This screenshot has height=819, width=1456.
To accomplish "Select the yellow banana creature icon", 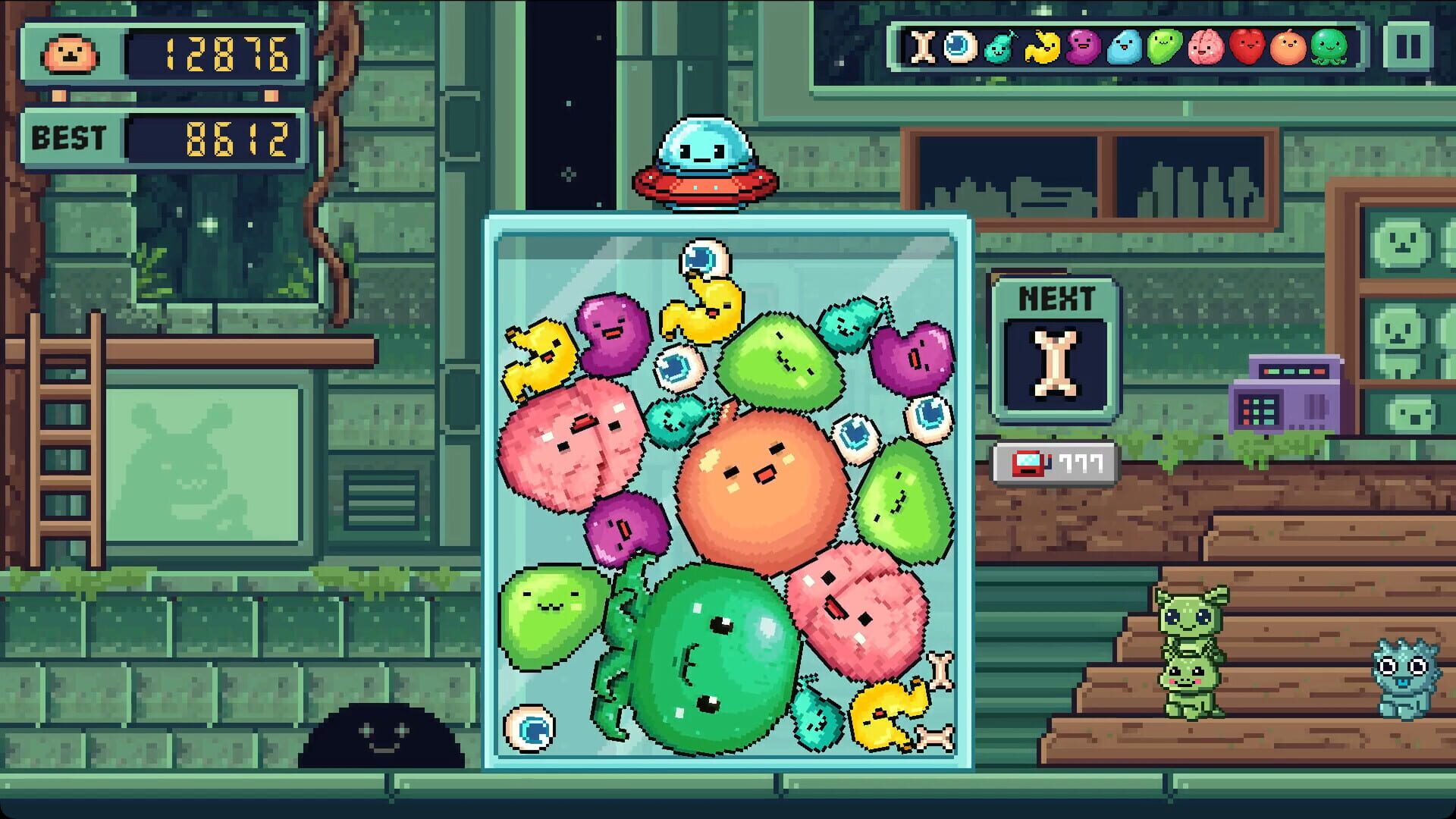I will (1041, 47).
